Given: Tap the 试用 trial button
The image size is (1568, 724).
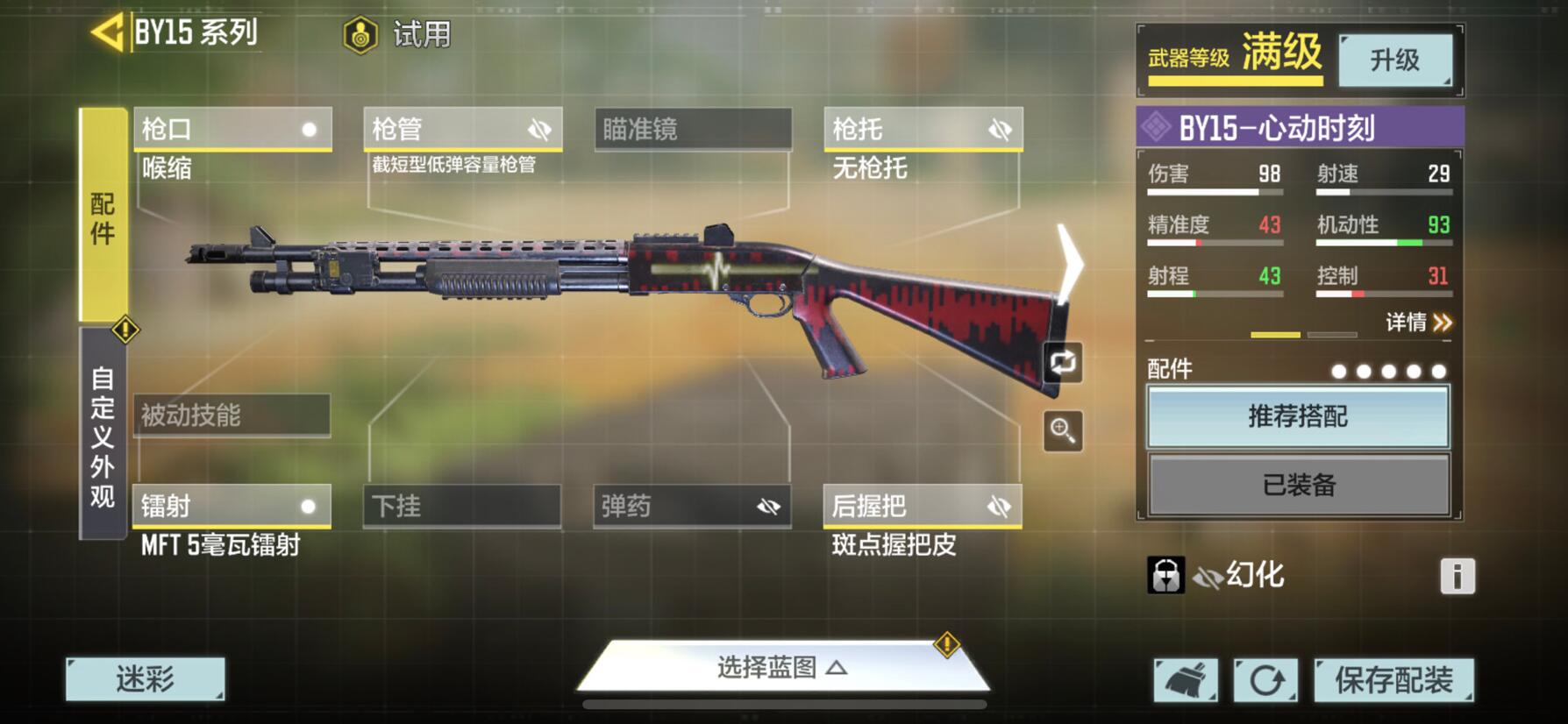Looking at the screenshot, I should [397, 35].
